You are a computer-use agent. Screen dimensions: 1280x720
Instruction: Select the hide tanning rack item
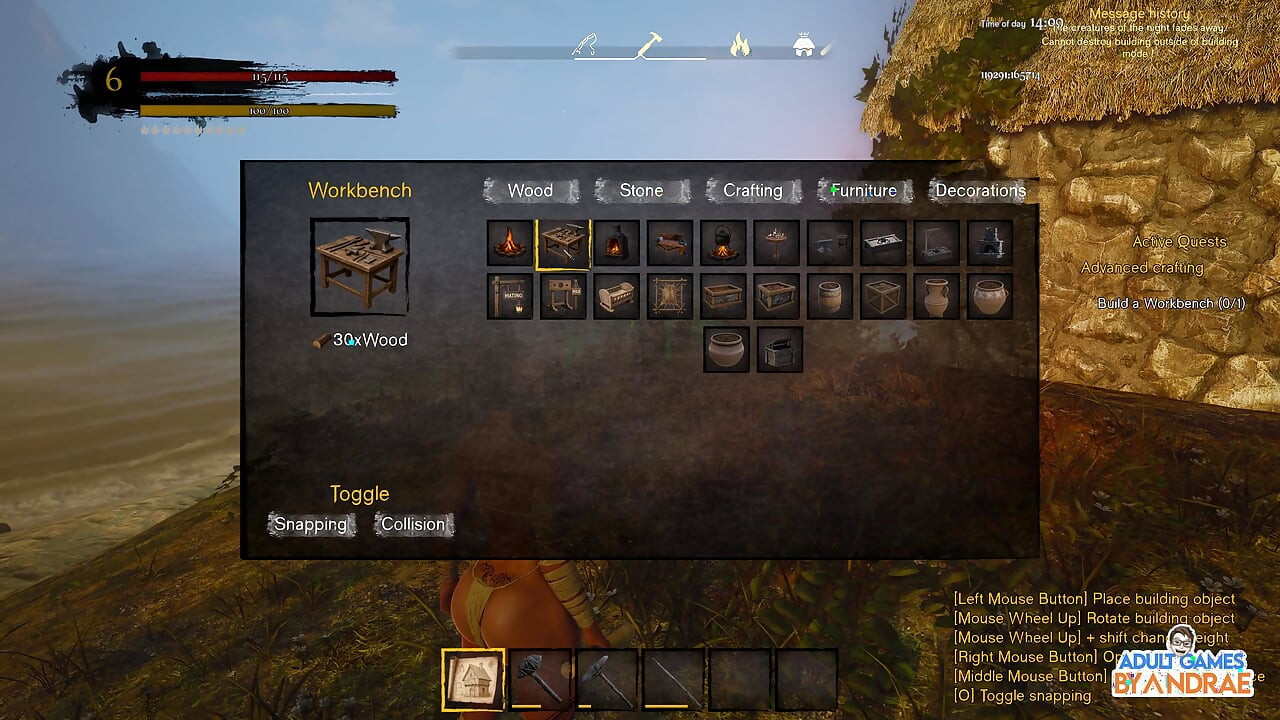coord(670,297)
